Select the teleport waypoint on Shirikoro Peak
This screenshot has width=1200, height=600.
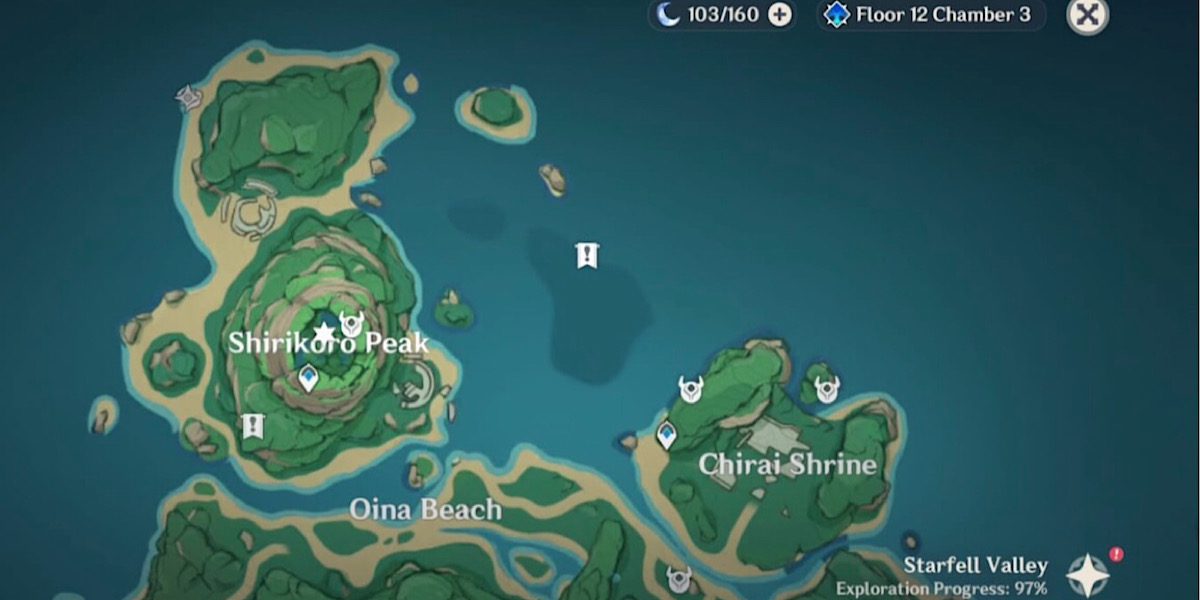pos(308,378)
